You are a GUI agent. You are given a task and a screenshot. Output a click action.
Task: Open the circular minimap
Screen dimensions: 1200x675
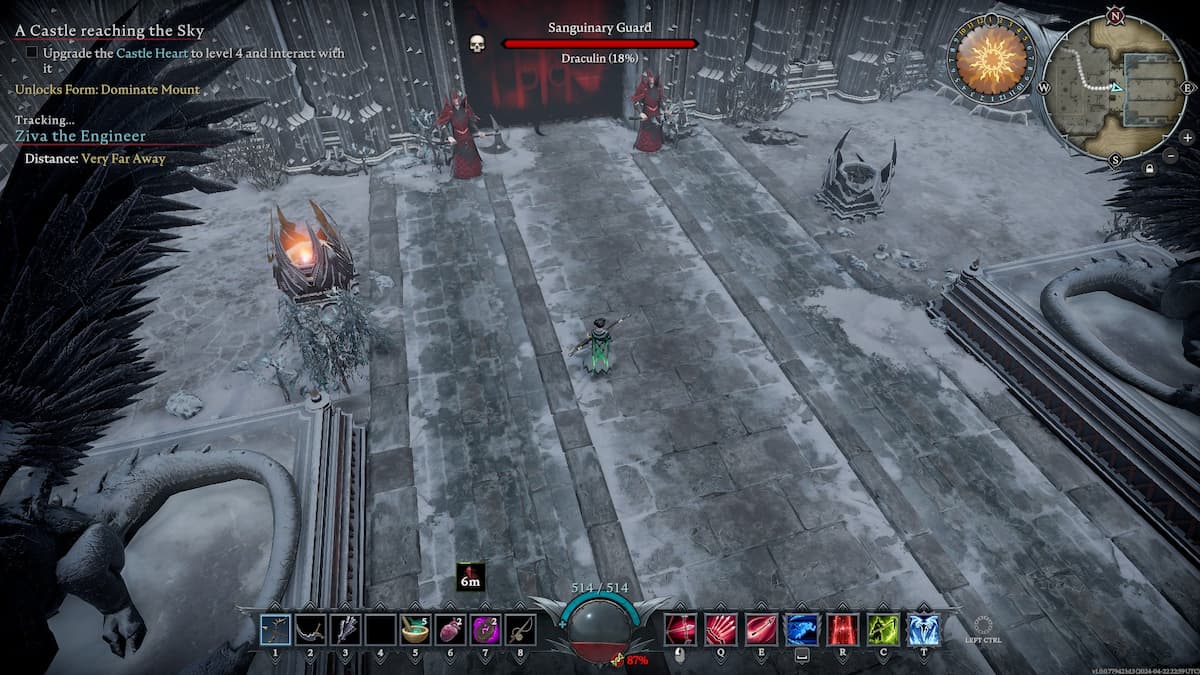(x=1115, y=87)
